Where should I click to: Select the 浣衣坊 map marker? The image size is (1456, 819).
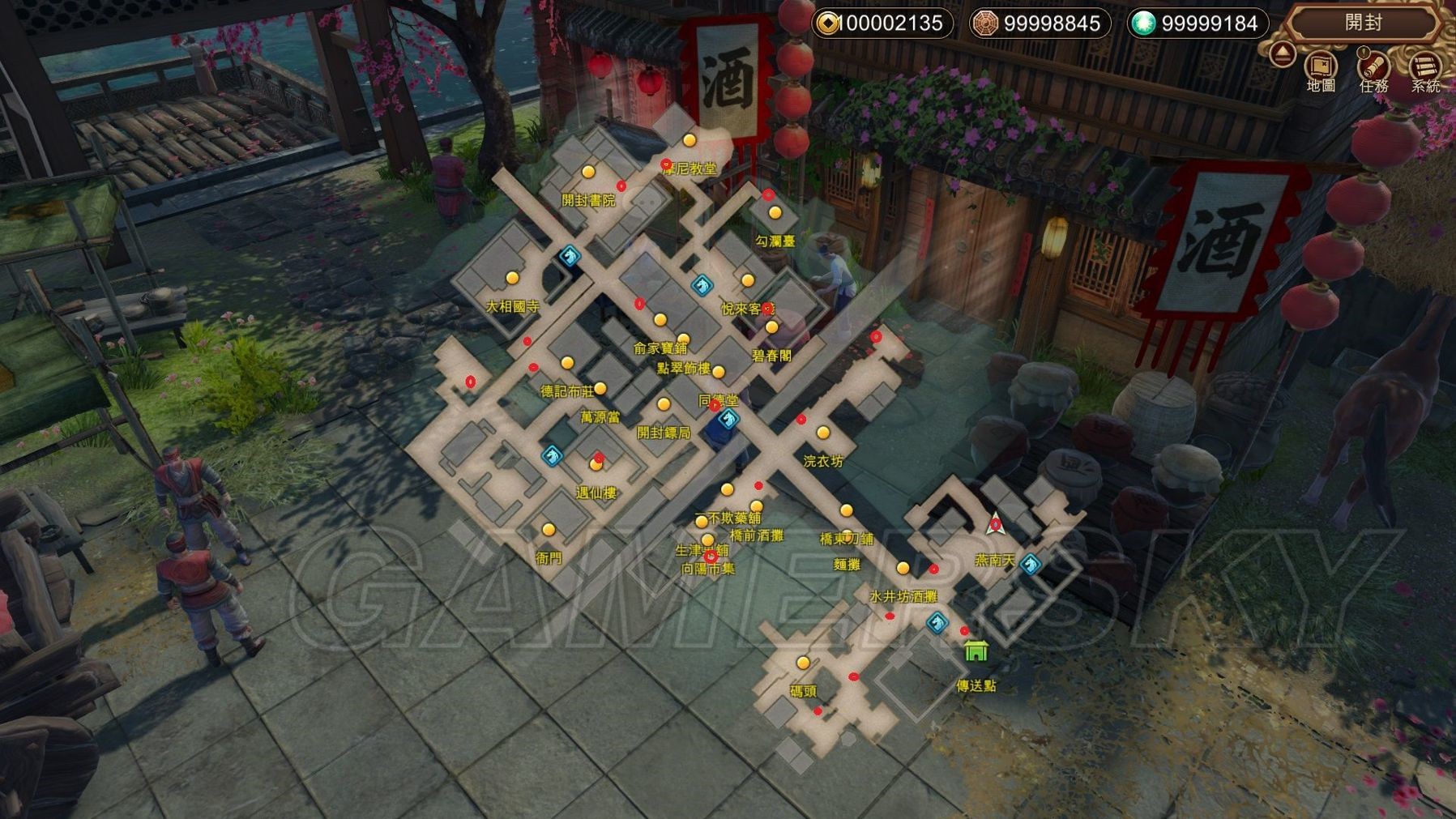point(823,433)
